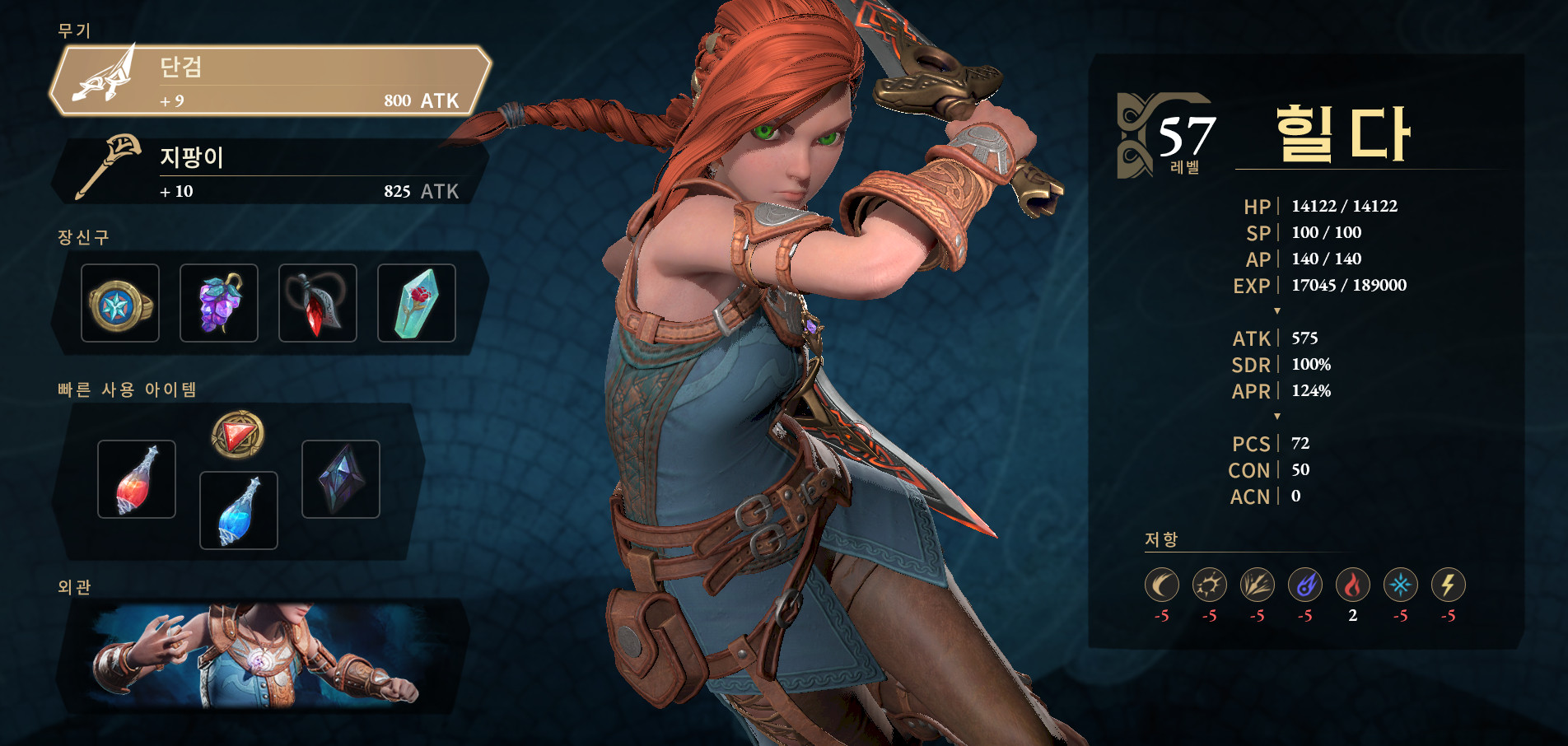Select the red potion quick-use item
This screenshot has height=746, width=1568.
click(x=136, y=478)
